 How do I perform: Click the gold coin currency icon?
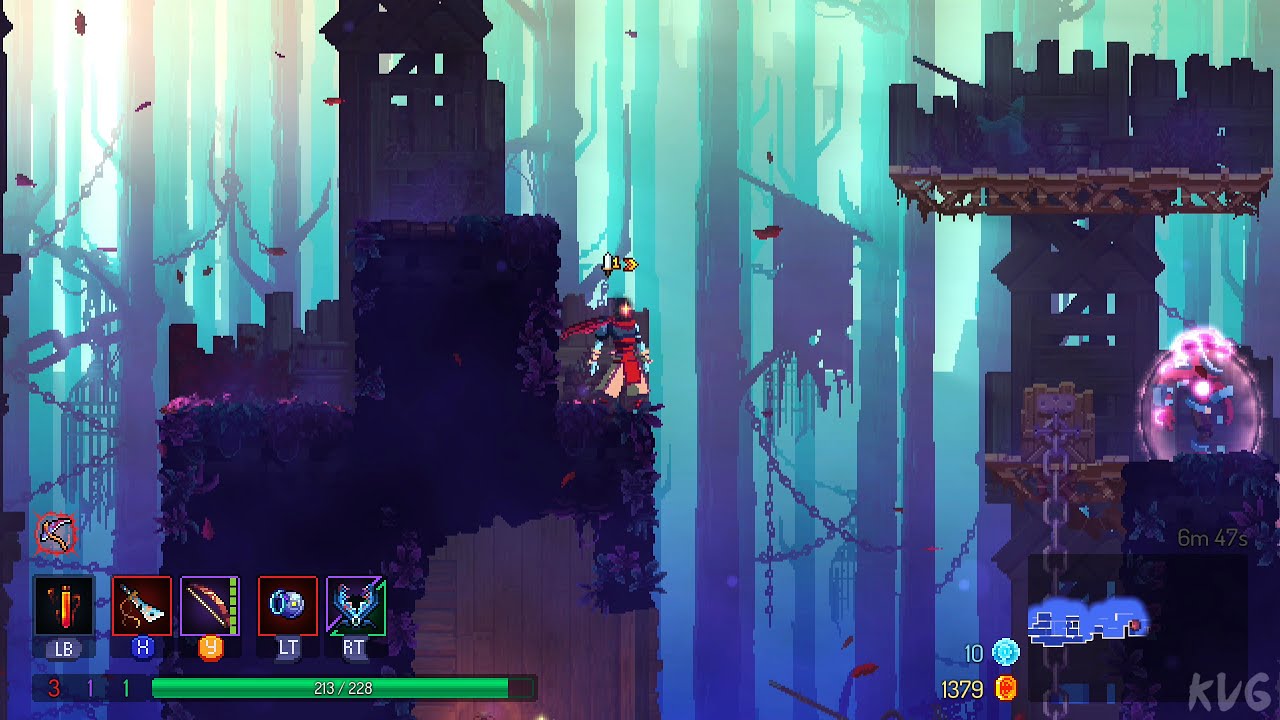[x=1005, y=689]
